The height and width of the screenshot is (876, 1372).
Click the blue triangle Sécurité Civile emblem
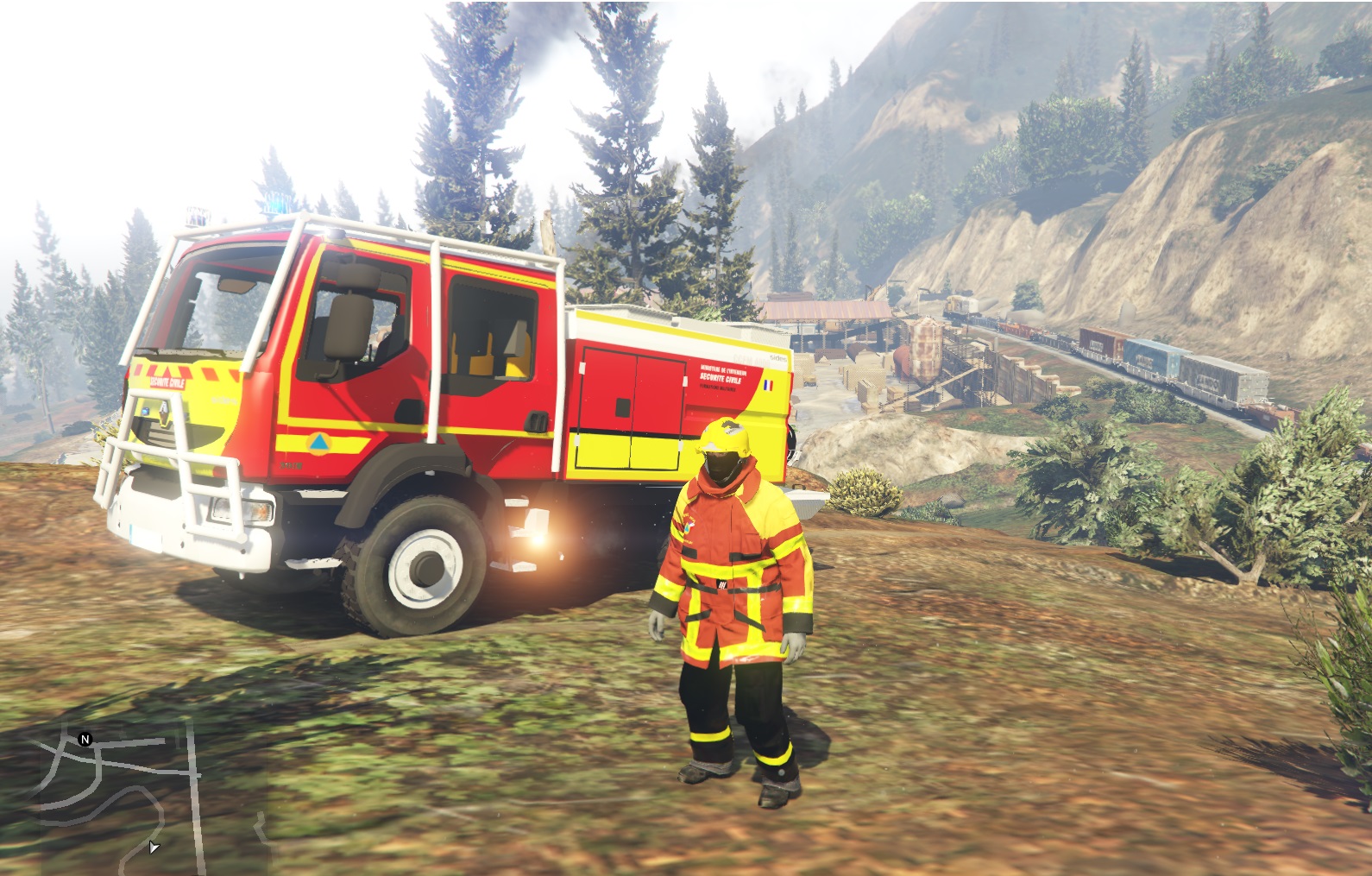click(x=320, y=443)
